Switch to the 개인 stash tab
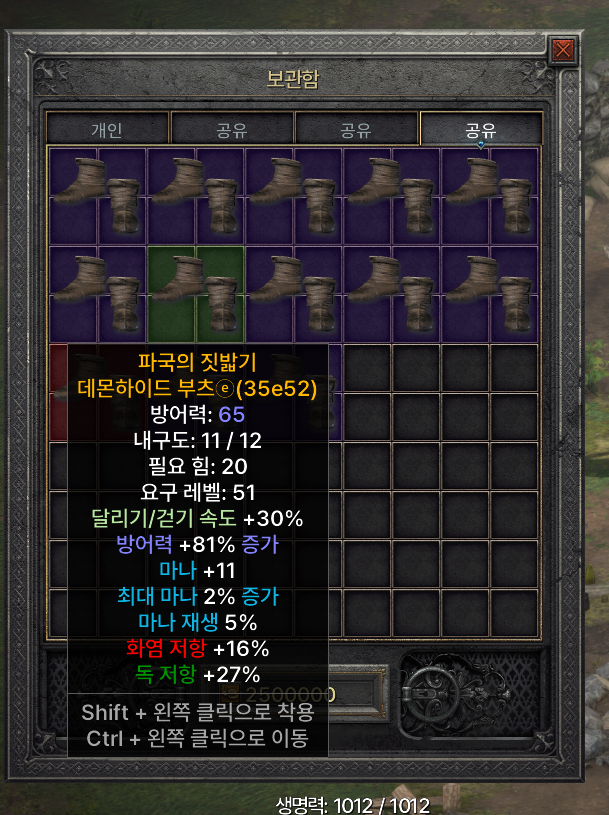This screenshot has width=609, height=815. 107,130
